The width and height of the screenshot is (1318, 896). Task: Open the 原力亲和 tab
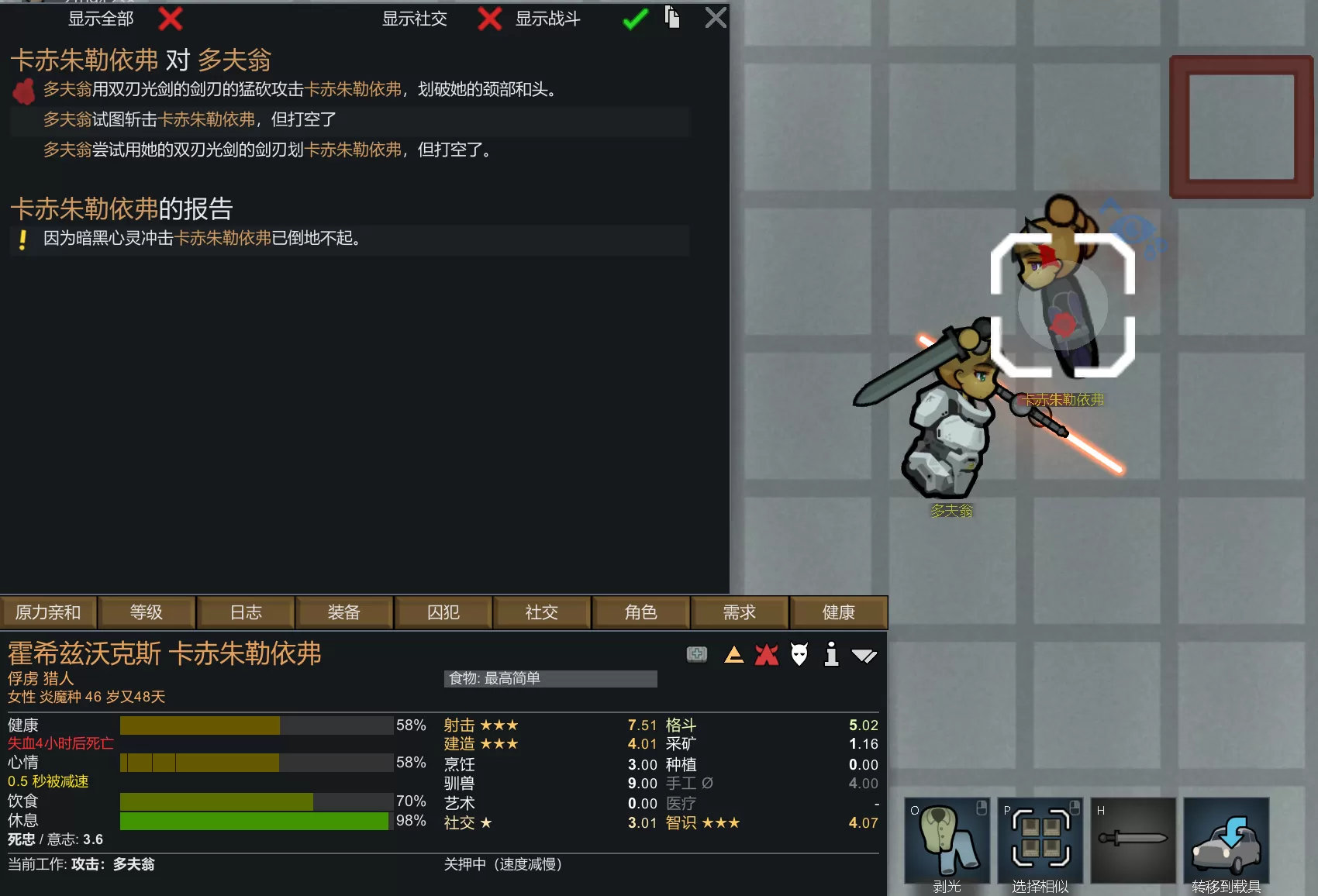(48, 612)
